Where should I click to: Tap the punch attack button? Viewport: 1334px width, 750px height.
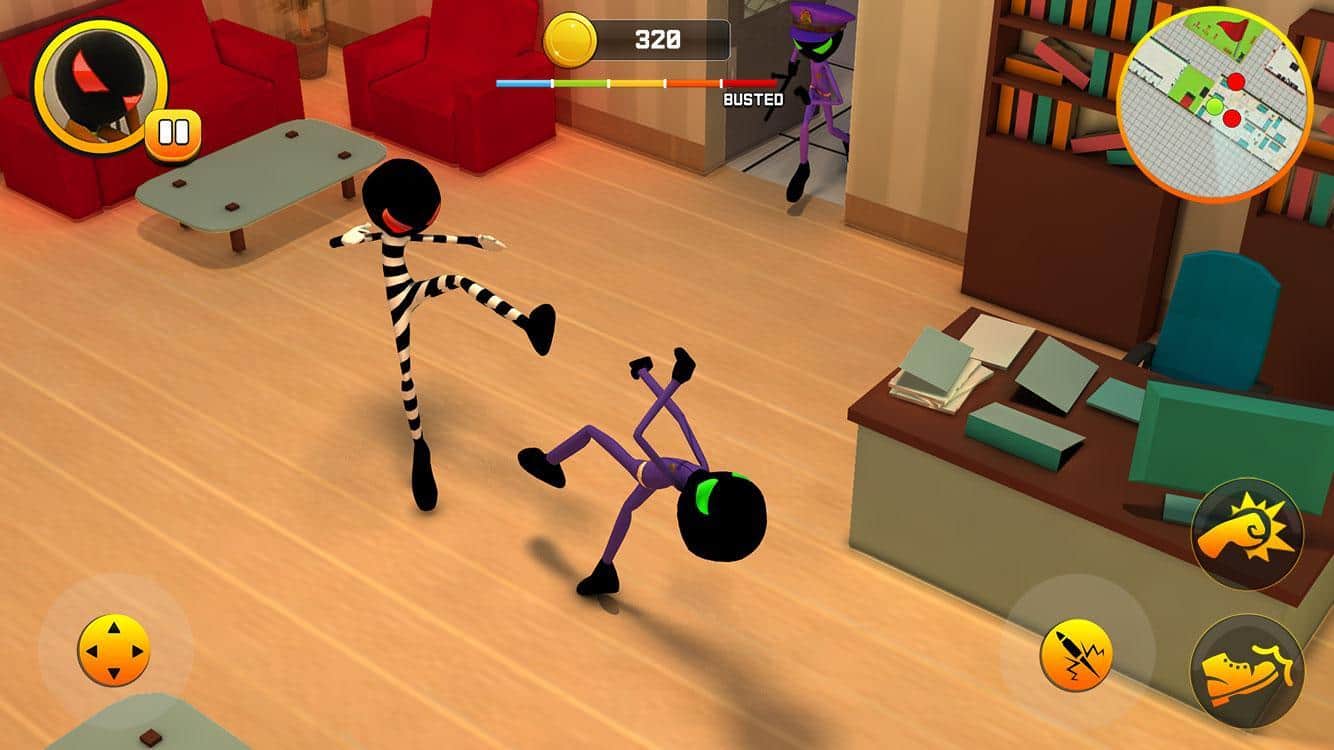click(1247, 533)
